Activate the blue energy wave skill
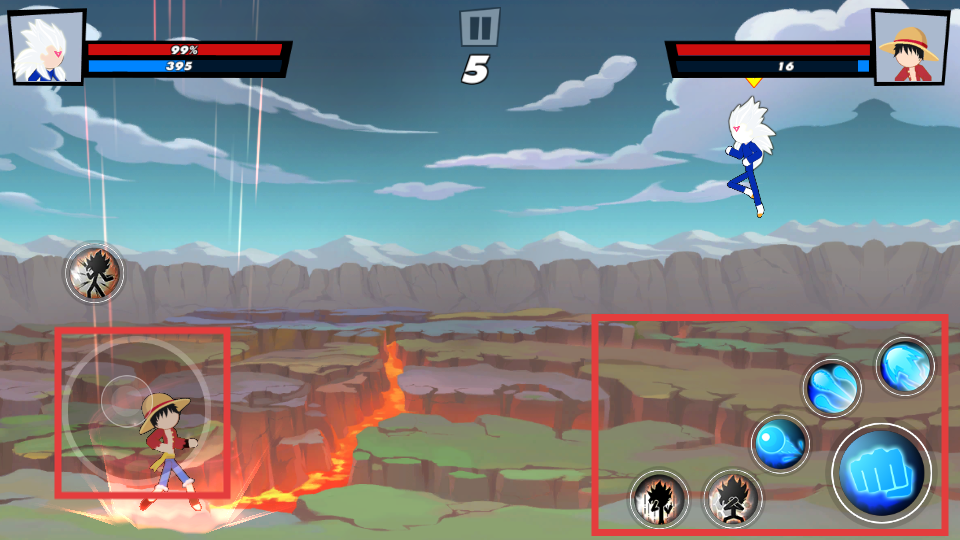The height and width of the screenshot is (540, 960). (905, 367)
